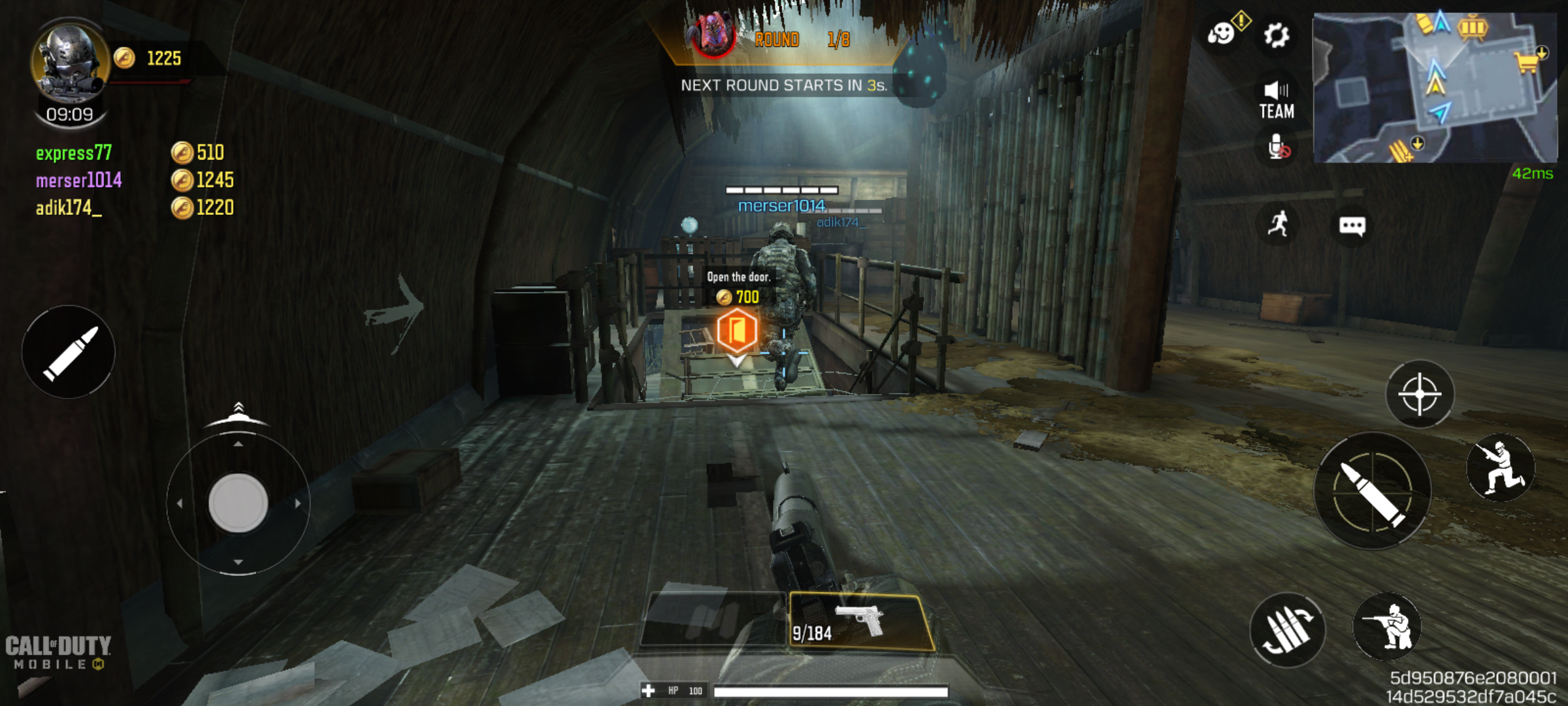Select the pistol weapon slot

pos(860,622)
